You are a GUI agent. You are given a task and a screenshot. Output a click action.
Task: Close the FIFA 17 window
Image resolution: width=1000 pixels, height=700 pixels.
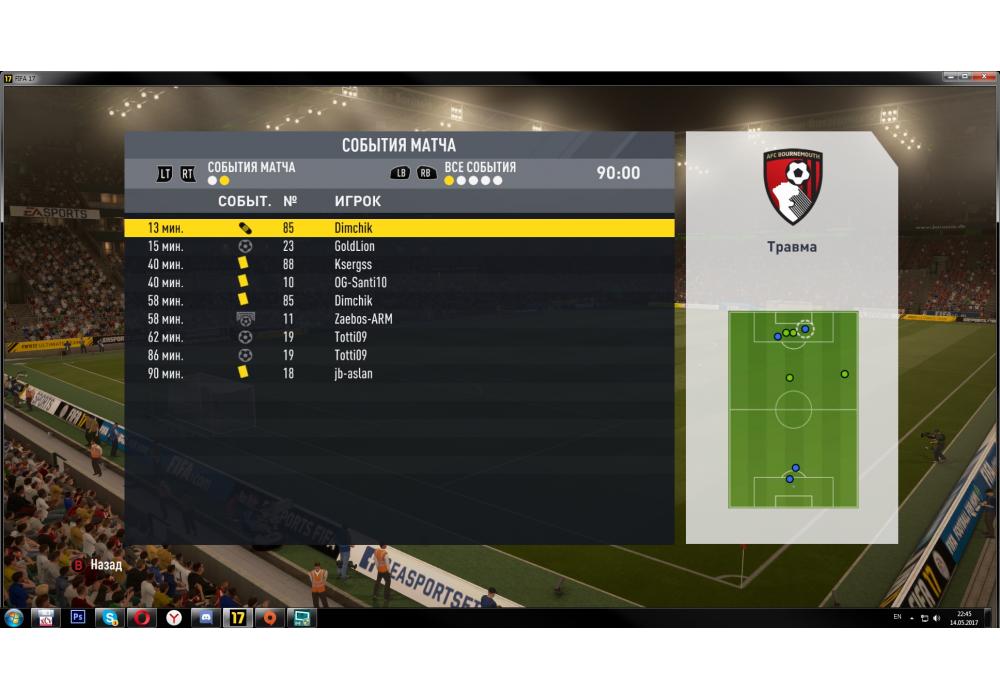(x=985, y=77)
